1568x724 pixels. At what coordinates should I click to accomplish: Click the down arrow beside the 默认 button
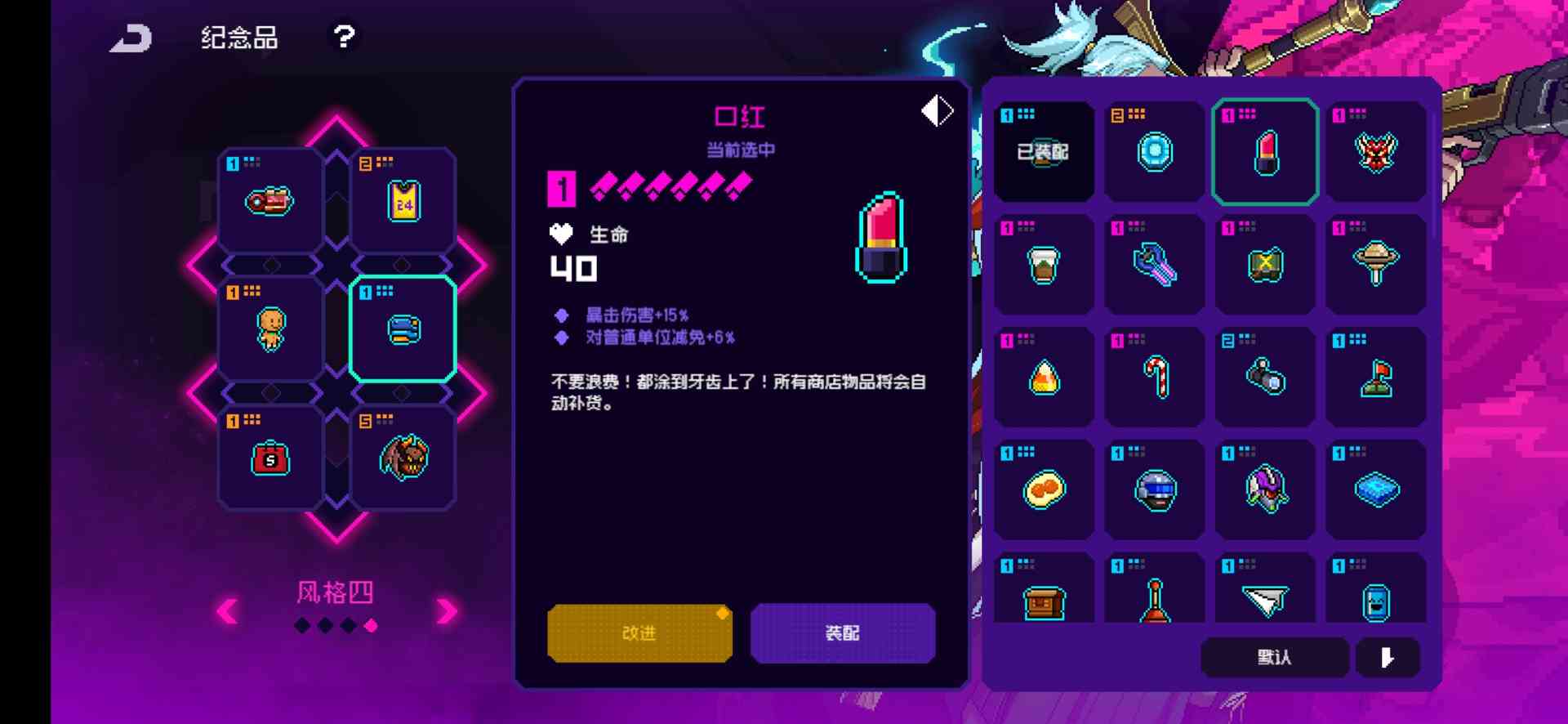(x=1386, y=657)
